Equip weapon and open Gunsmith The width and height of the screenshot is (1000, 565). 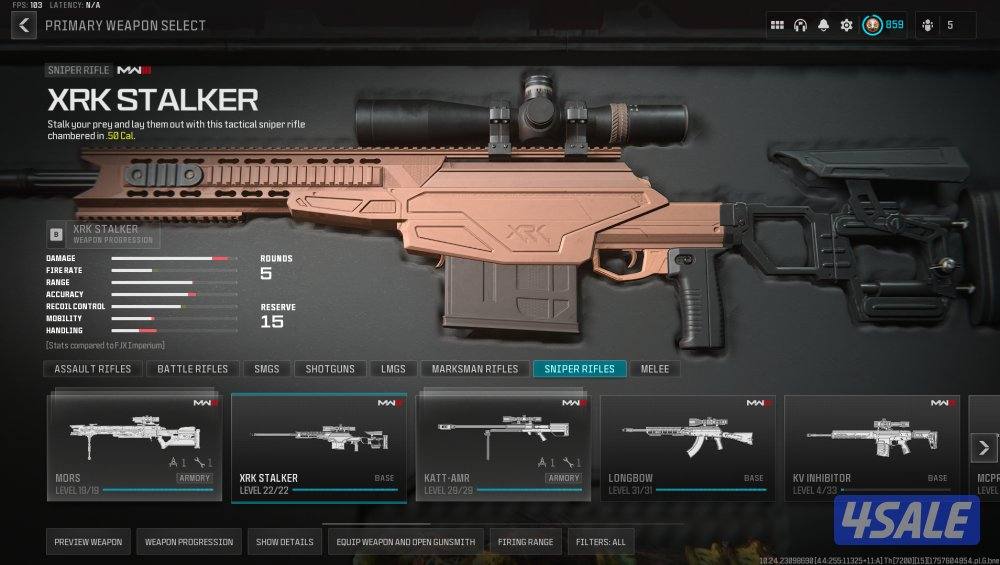405,542
